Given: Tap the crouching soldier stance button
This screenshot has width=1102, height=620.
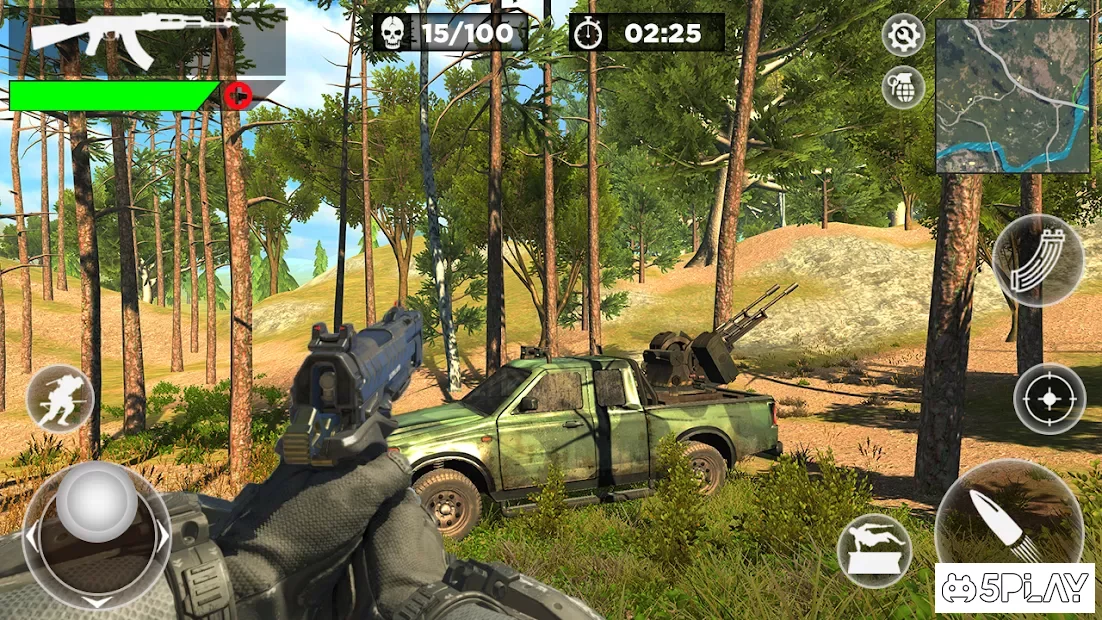Looking at the screenshot, I should (x=60, y=399).
